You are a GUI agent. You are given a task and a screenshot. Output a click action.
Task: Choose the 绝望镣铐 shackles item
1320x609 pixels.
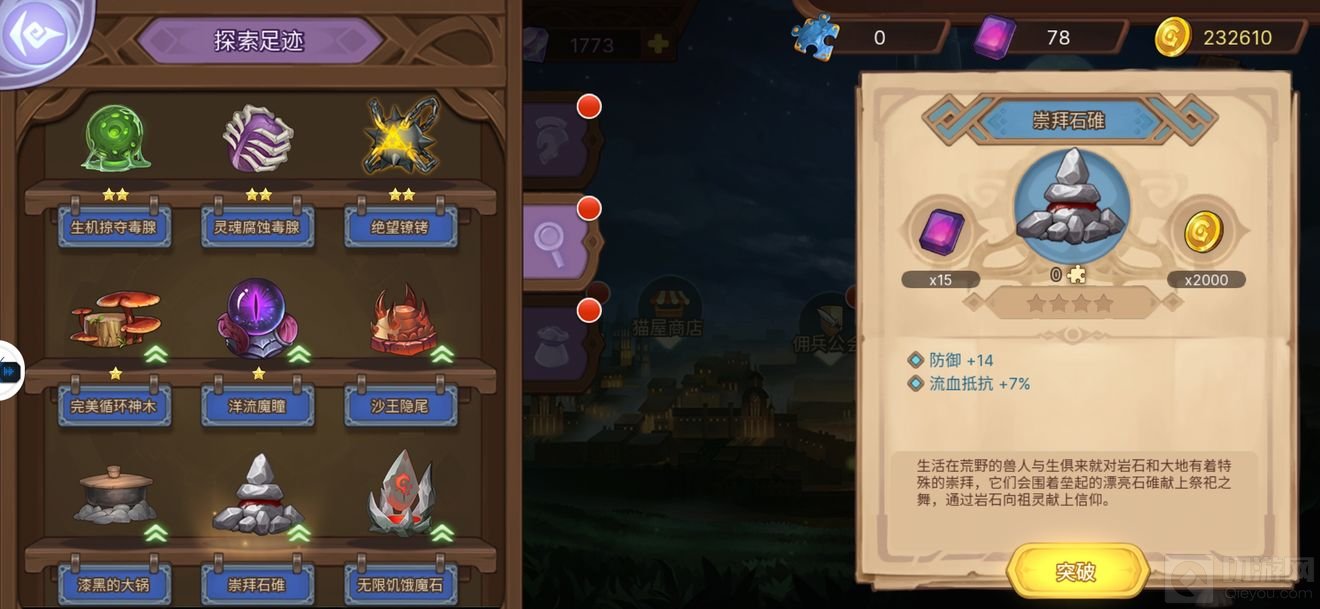401,139
